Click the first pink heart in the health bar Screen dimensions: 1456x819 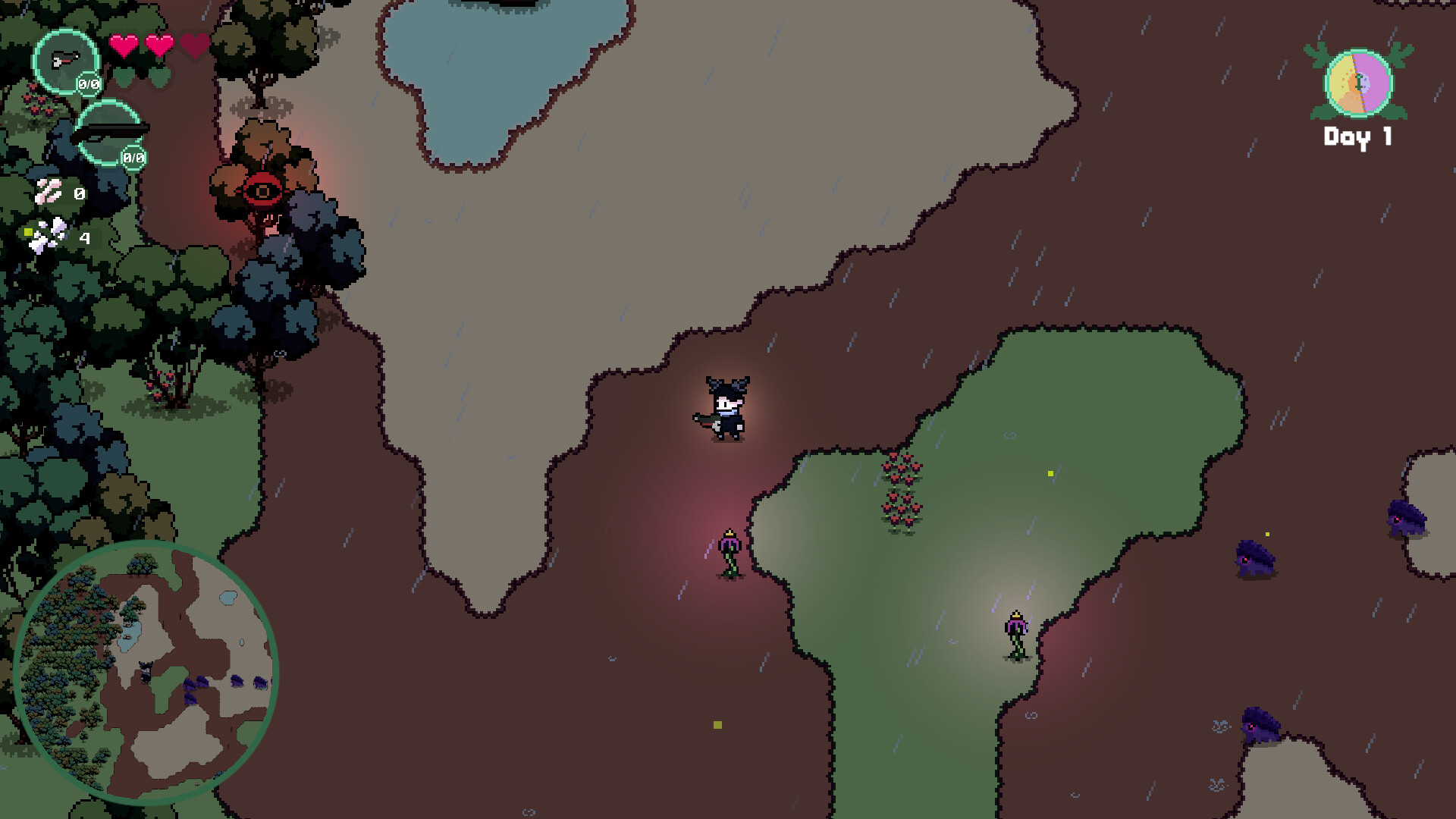coord(123,44)
